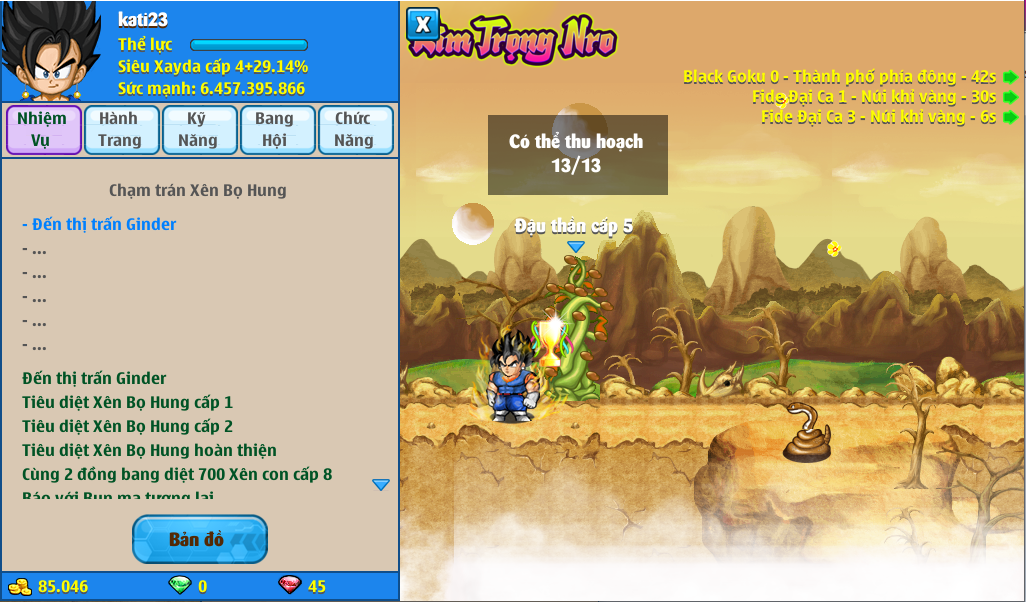
Task: Open the Bản đồ map button
Action: coord(199,540)
